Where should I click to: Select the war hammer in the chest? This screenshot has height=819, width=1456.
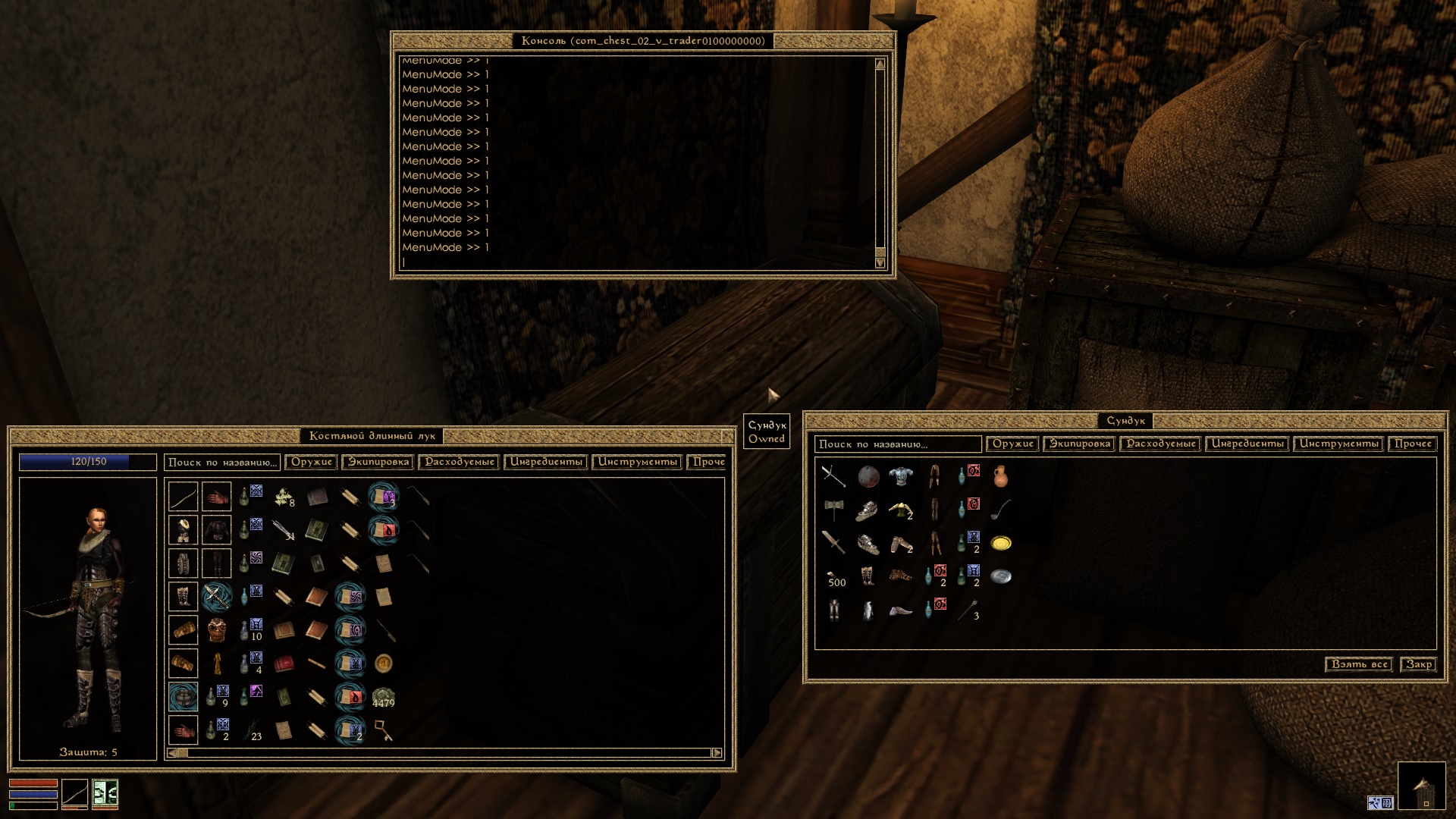click(833, 510)
